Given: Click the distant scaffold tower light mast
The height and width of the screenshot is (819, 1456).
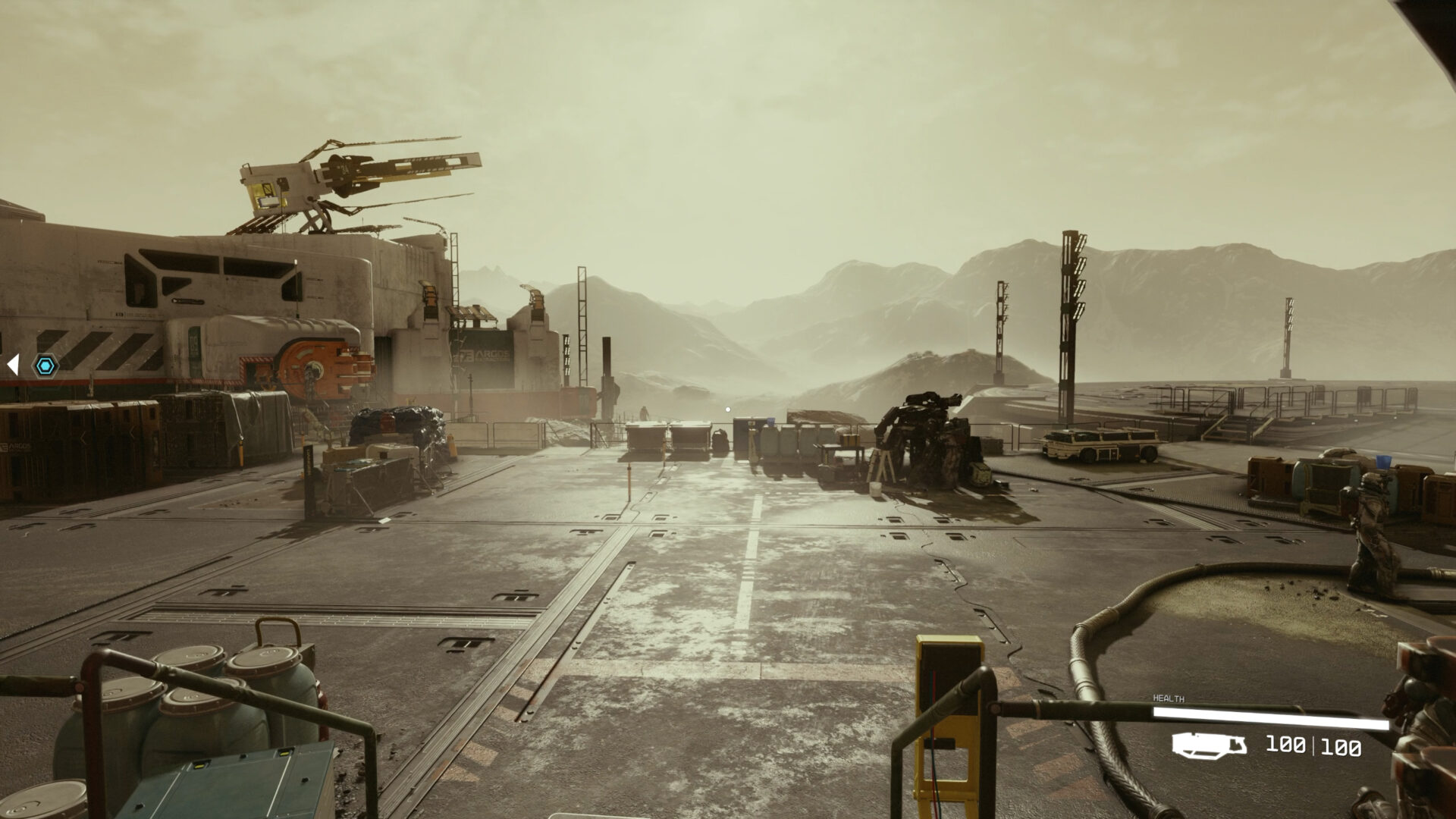Looking at the screenshot, I should [x=1071, y=296].
